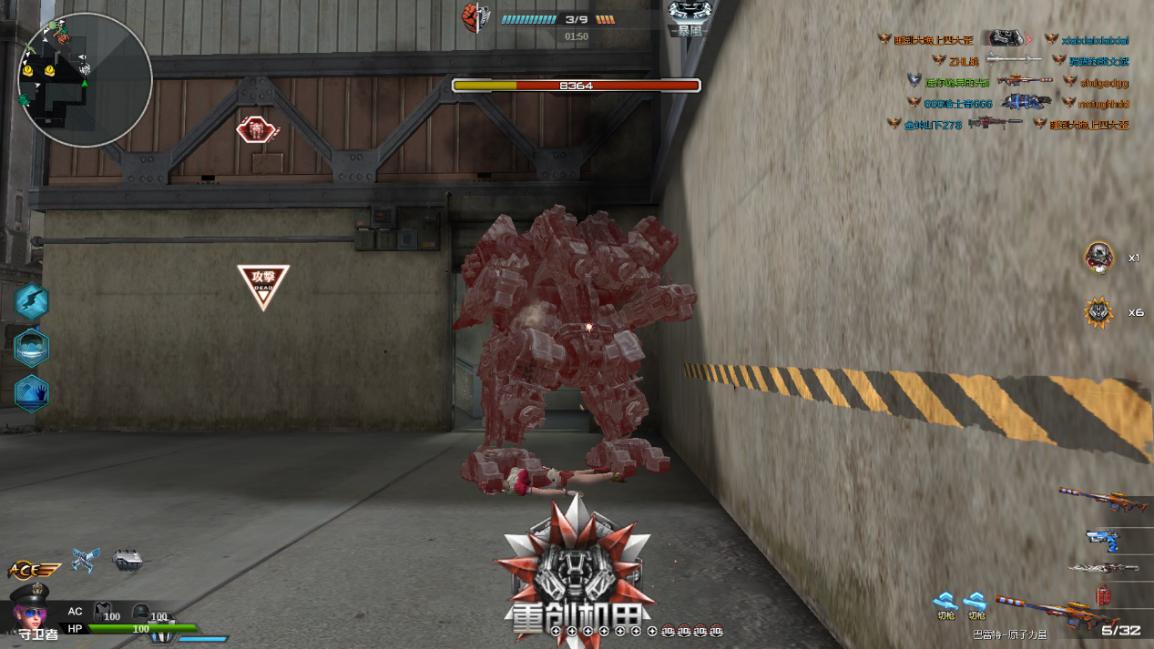Activate the hand hexagon skill

[x=31, y=392]
